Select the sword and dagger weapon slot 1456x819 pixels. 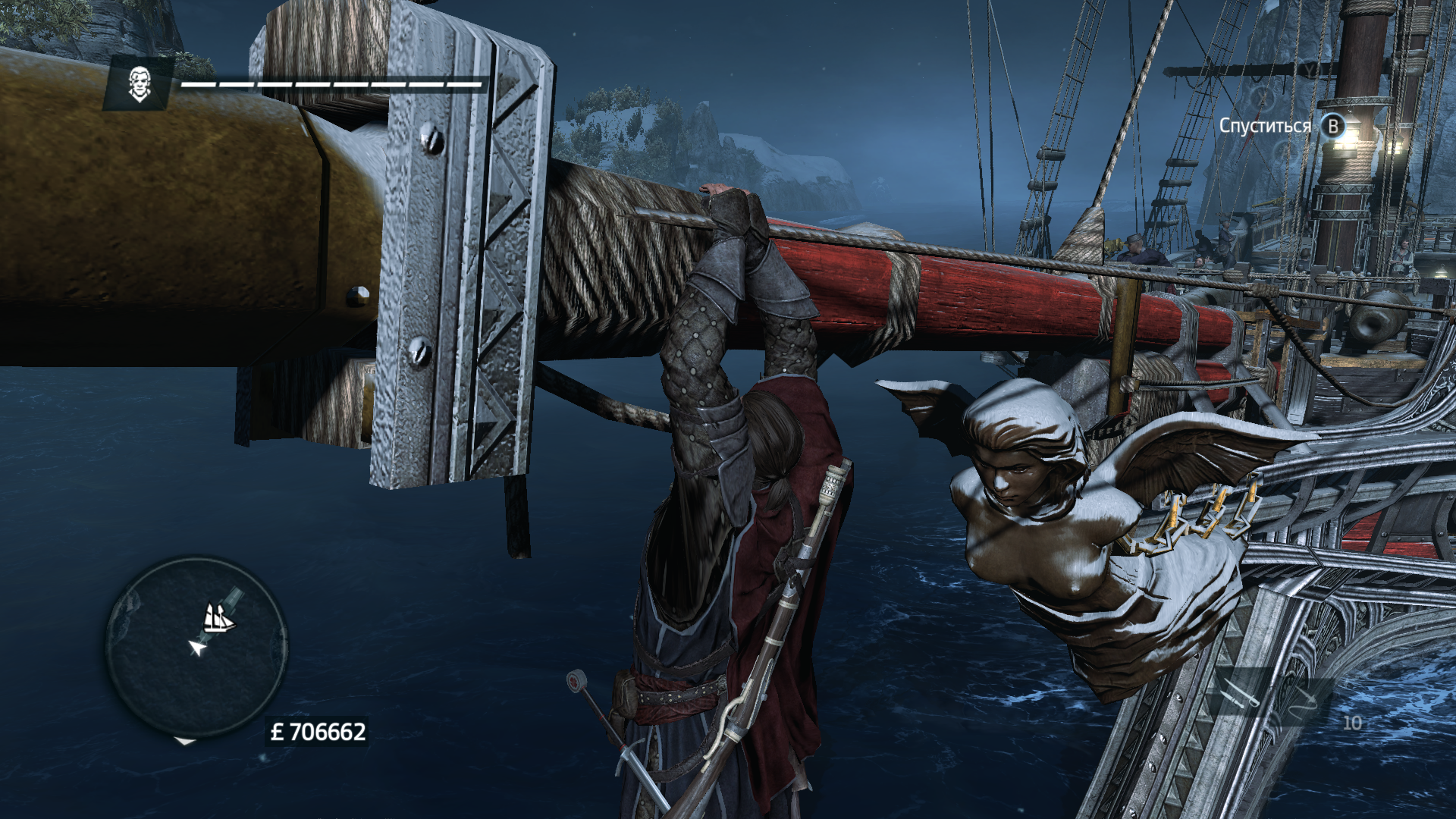point(1241,694)
